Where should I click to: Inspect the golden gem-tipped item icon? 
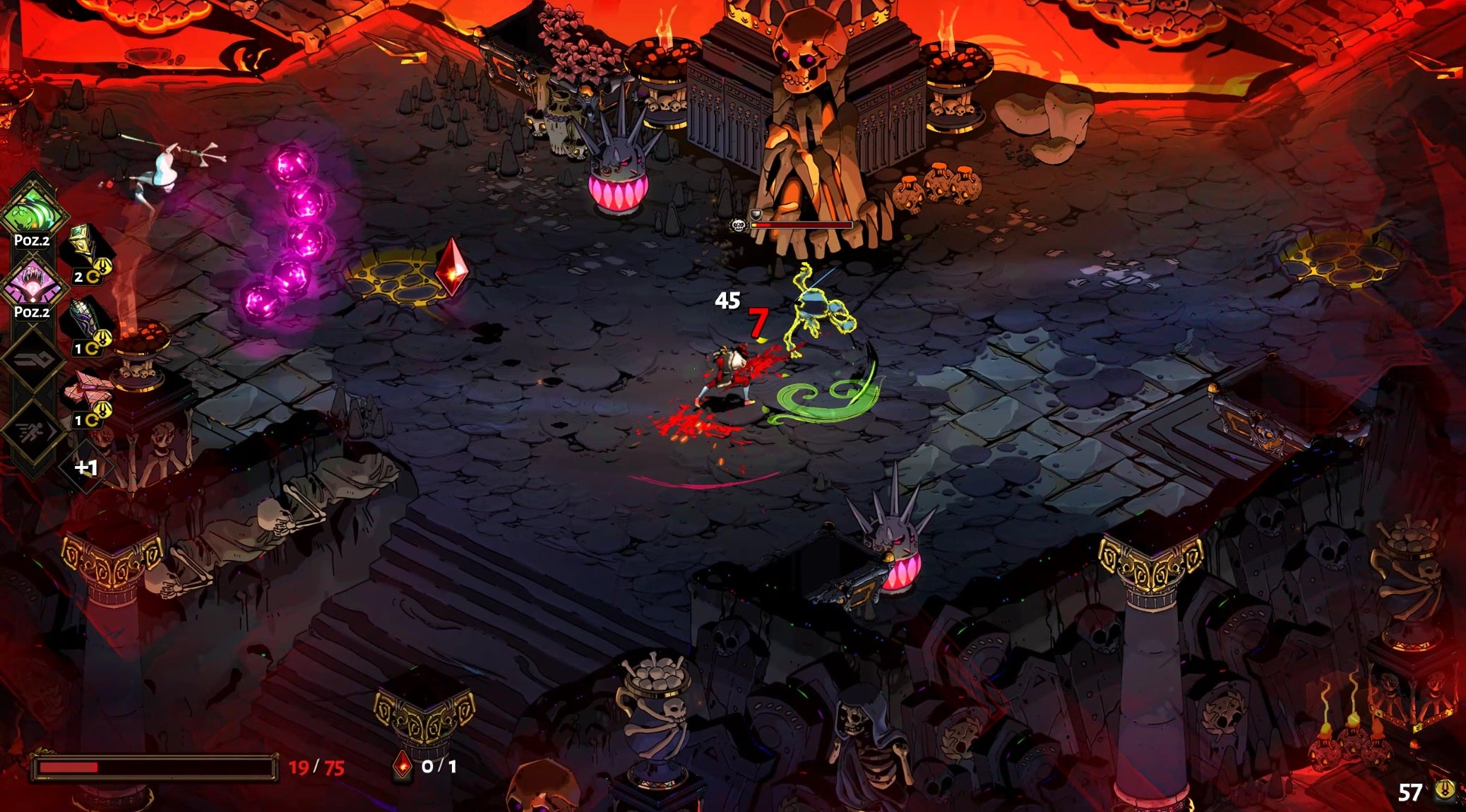[84, 244]
